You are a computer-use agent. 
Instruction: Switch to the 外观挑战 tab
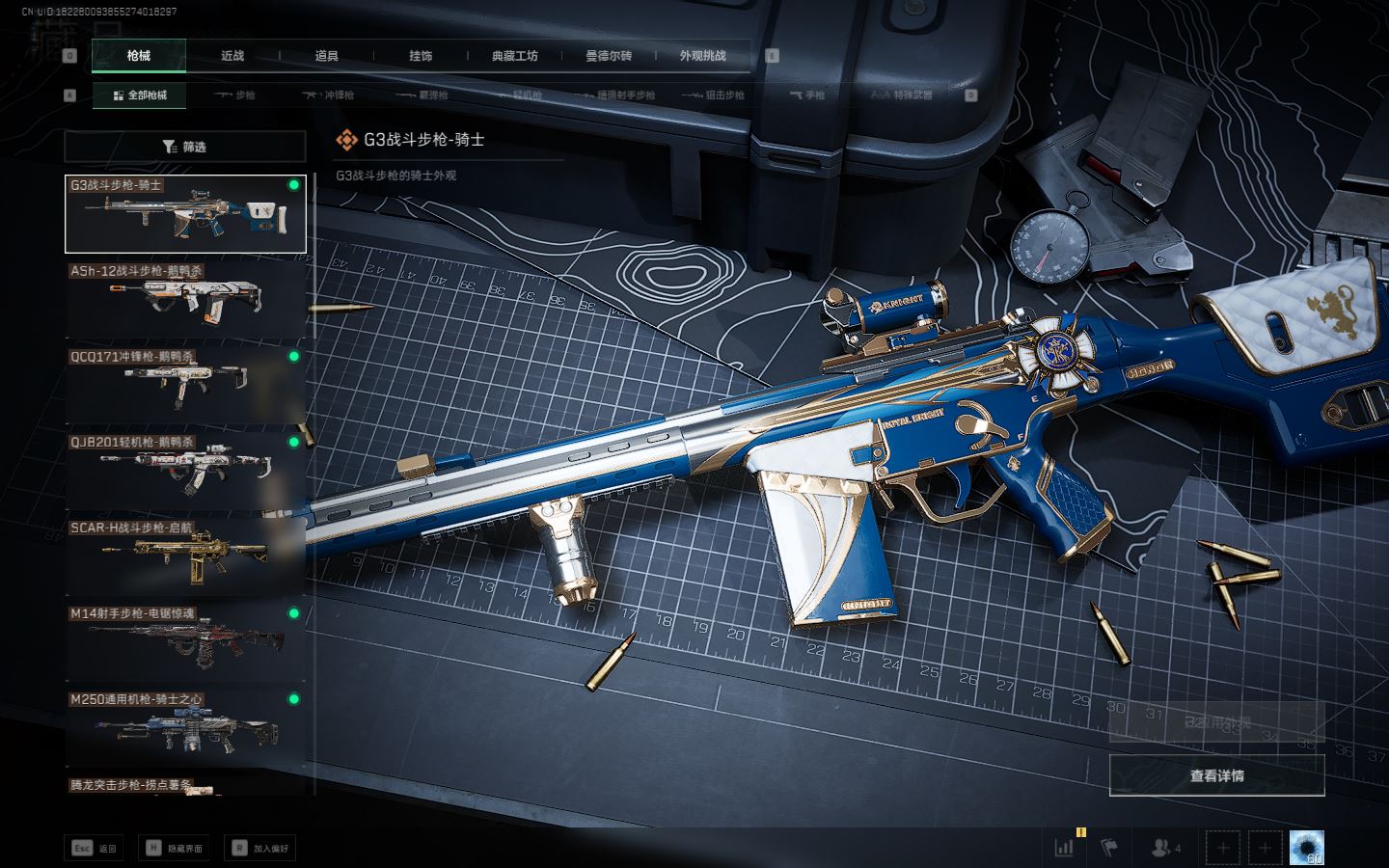click(x=702, y=56)
